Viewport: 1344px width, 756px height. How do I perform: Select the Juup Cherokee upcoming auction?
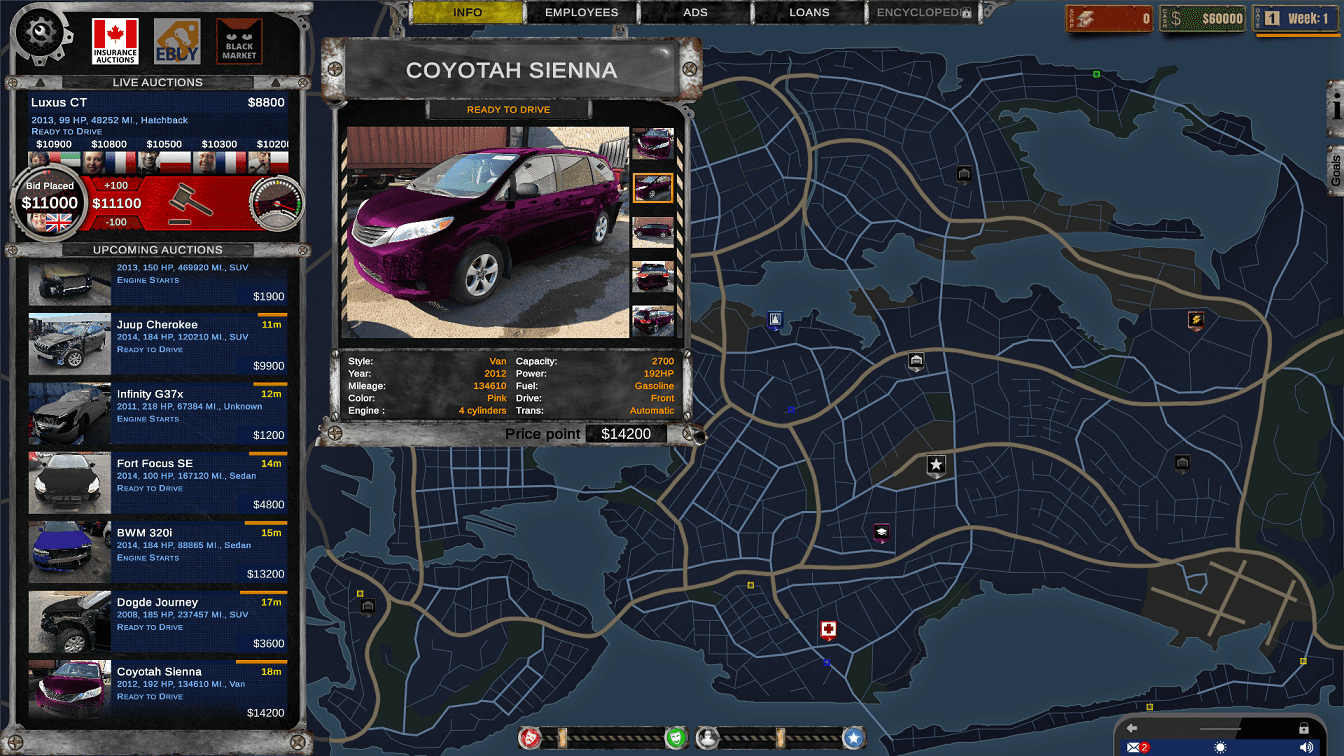pyautogui.click(x=157, y=342)
